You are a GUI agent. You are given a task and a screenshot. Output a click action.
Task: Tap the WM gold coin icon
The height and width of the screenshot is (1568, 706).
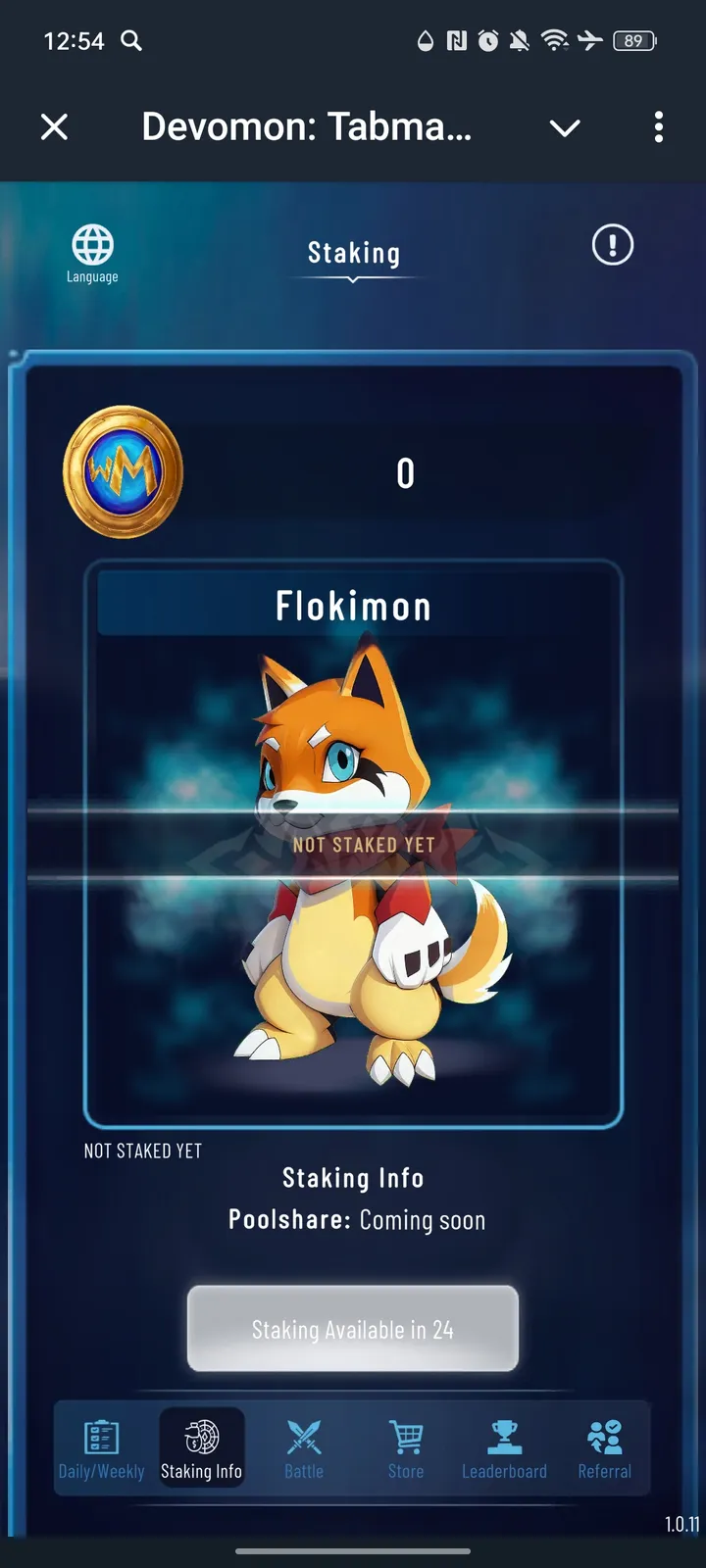pyautogui.click(x=124, y=471)
